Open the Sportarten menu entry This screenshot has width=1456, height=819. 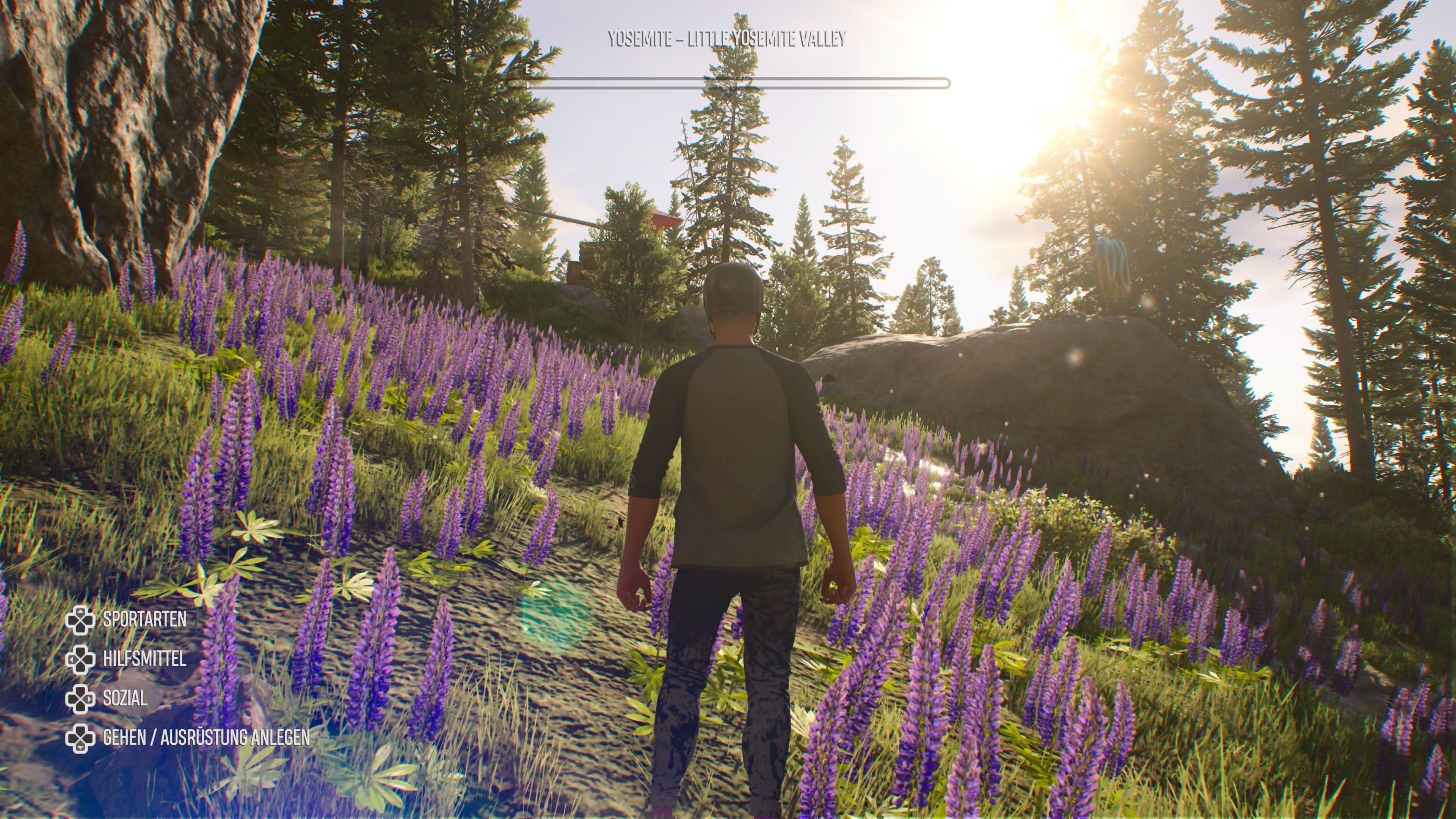tap(144, 620)
